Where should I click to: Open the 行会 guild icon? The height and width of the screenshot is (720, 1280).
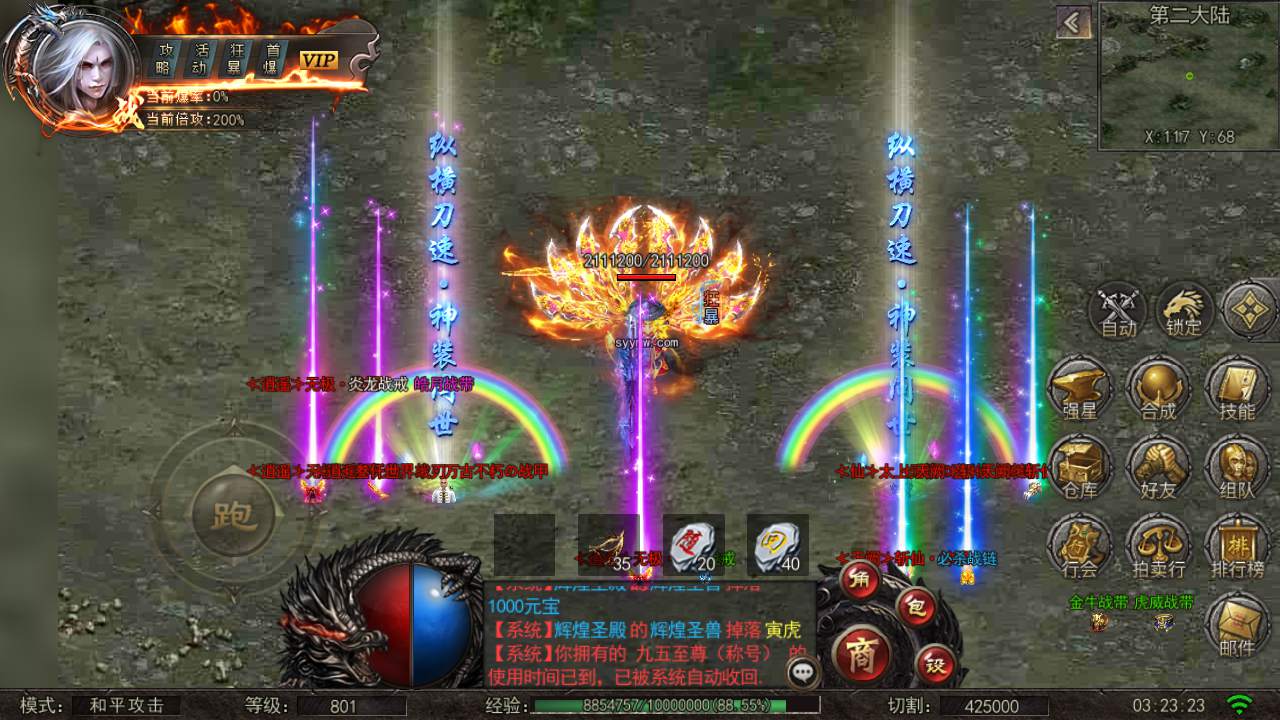[1083, 546]
